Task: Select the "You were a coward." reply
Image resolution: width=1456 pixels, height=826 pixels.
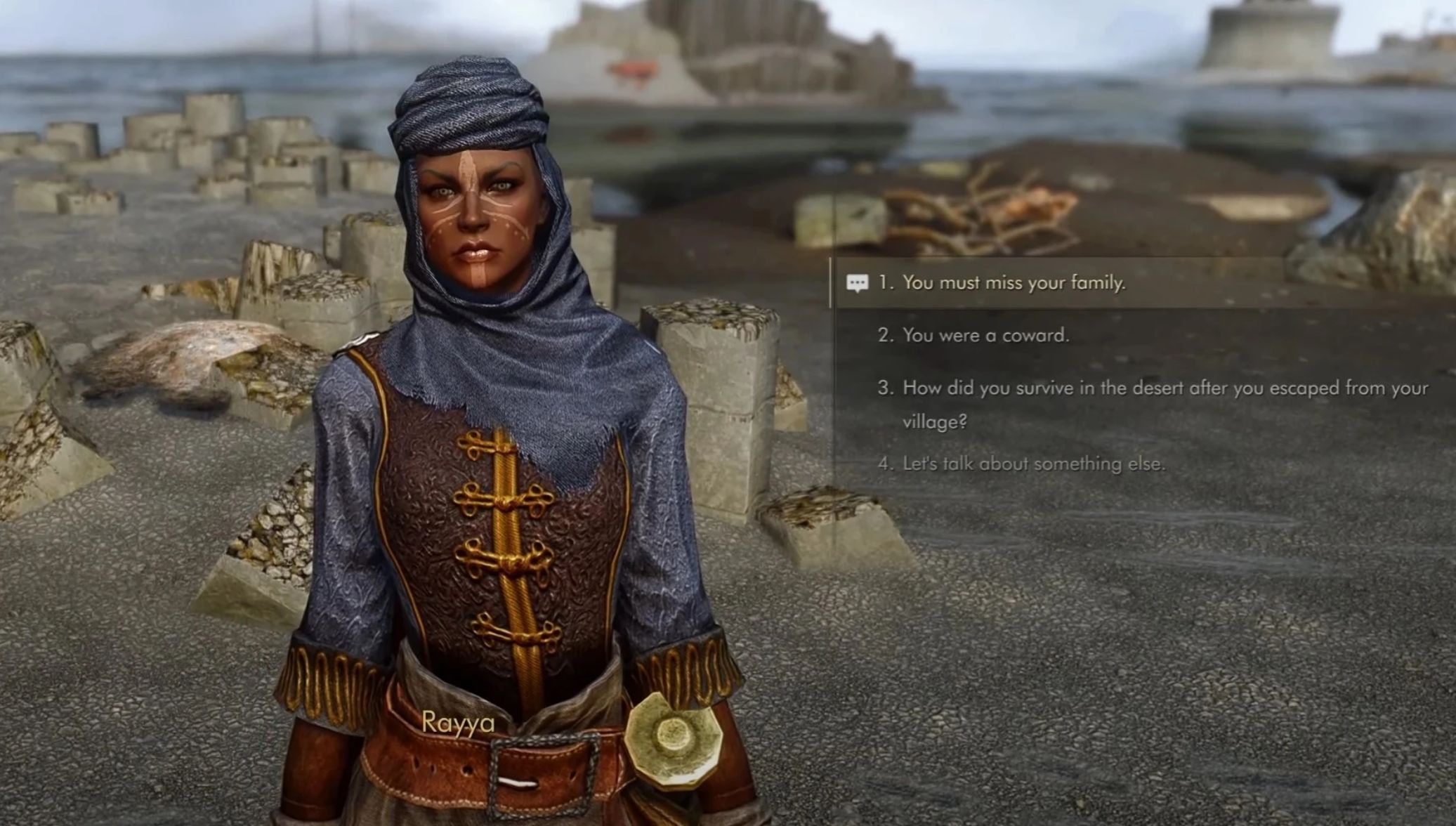Action: click(985, 336)
